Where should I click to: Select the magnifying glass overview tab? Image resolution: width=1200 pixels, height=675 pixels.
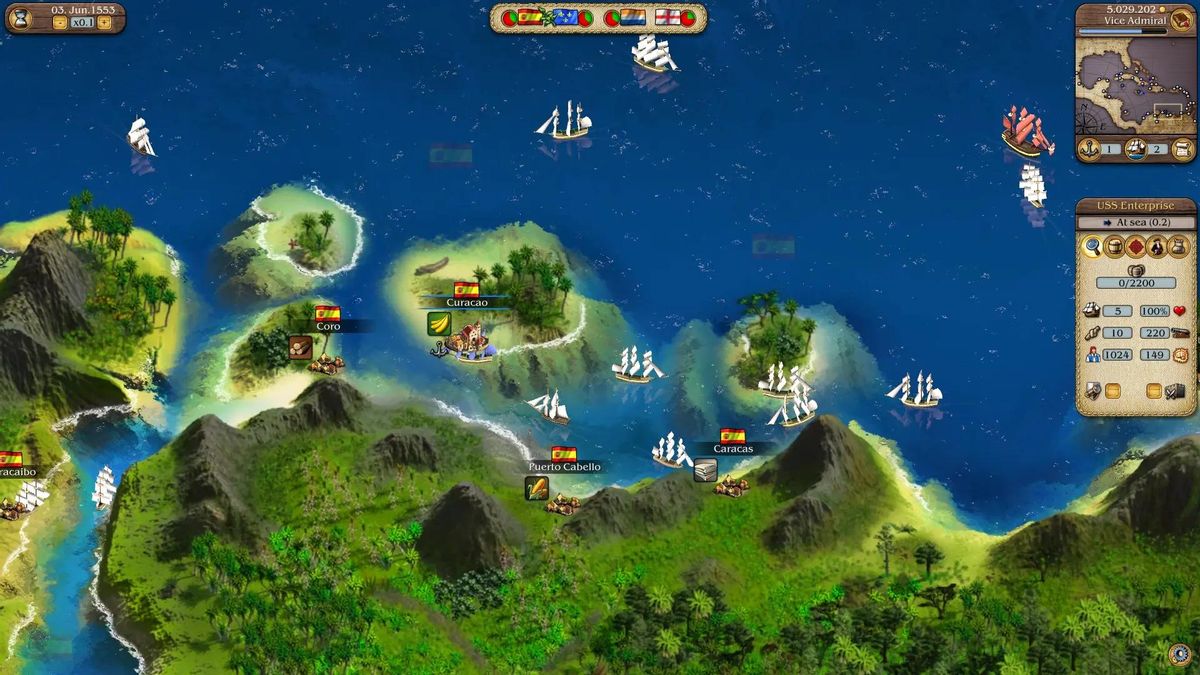(x=1092, y=246)
